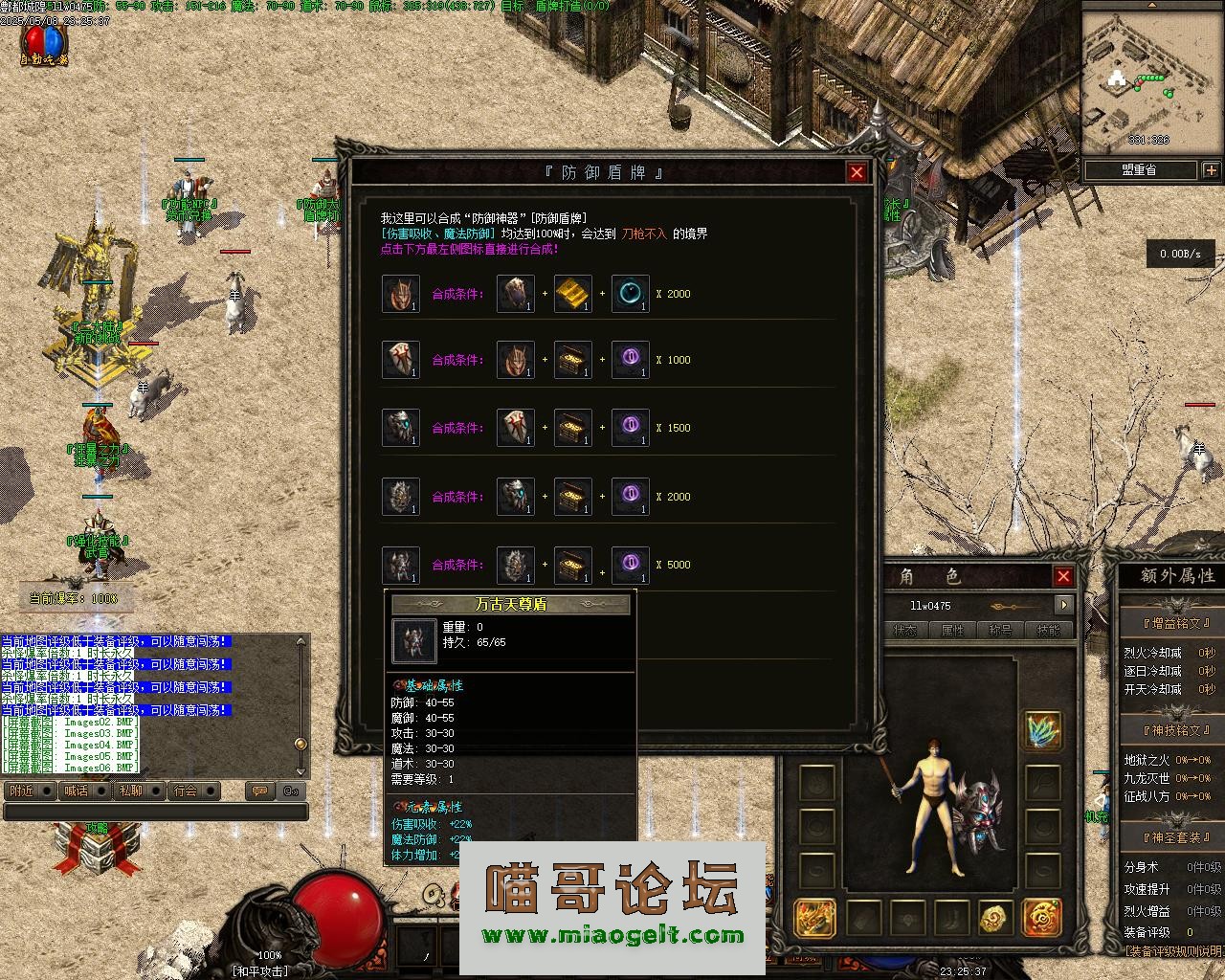This screenshot has height=980, width=1225.
Task: Switch to the 属性 tab
Action: (952, 631)
